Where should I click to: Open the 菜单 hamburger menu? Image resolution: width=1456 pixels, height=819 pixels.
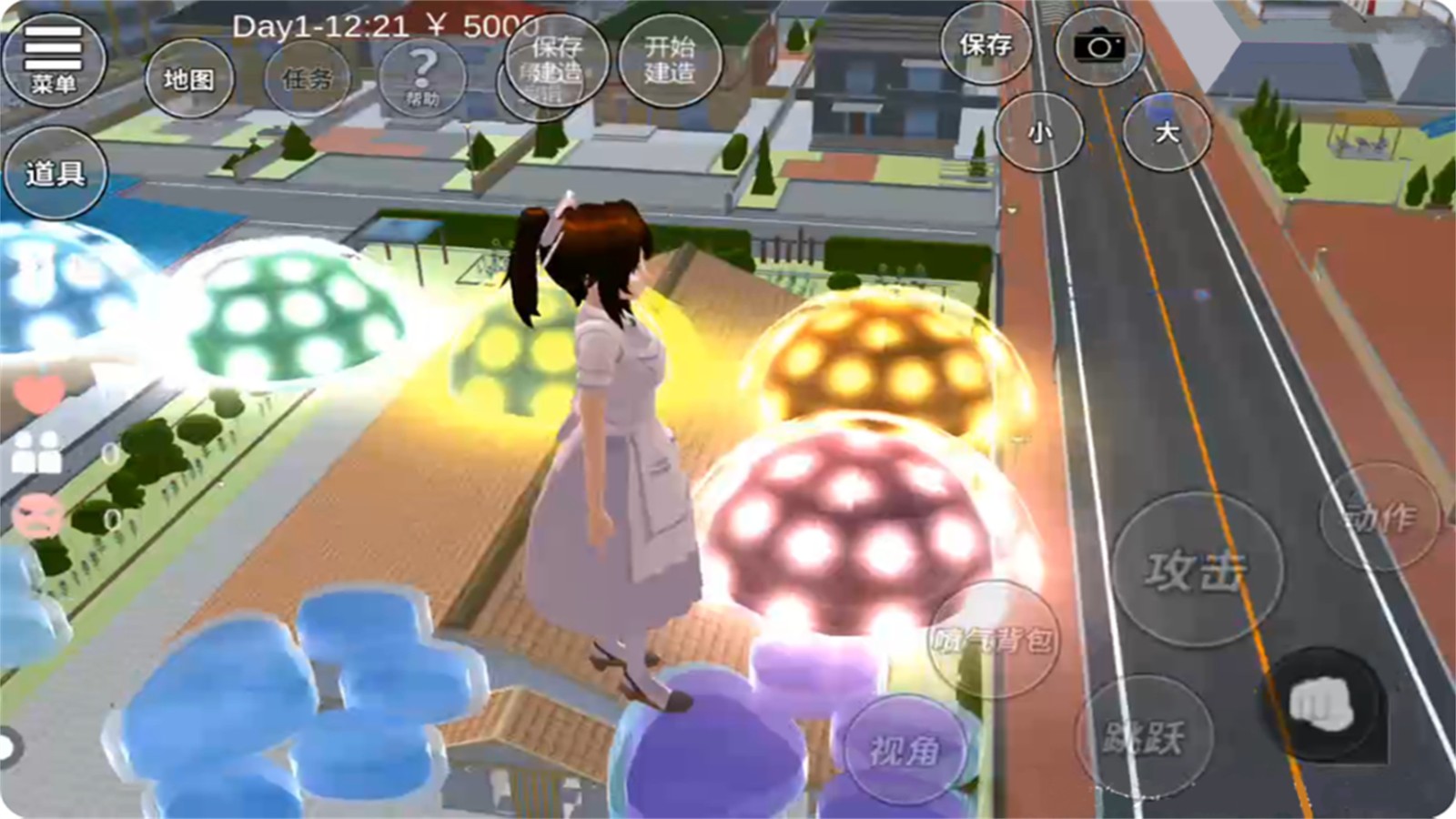tap(54, 58)
